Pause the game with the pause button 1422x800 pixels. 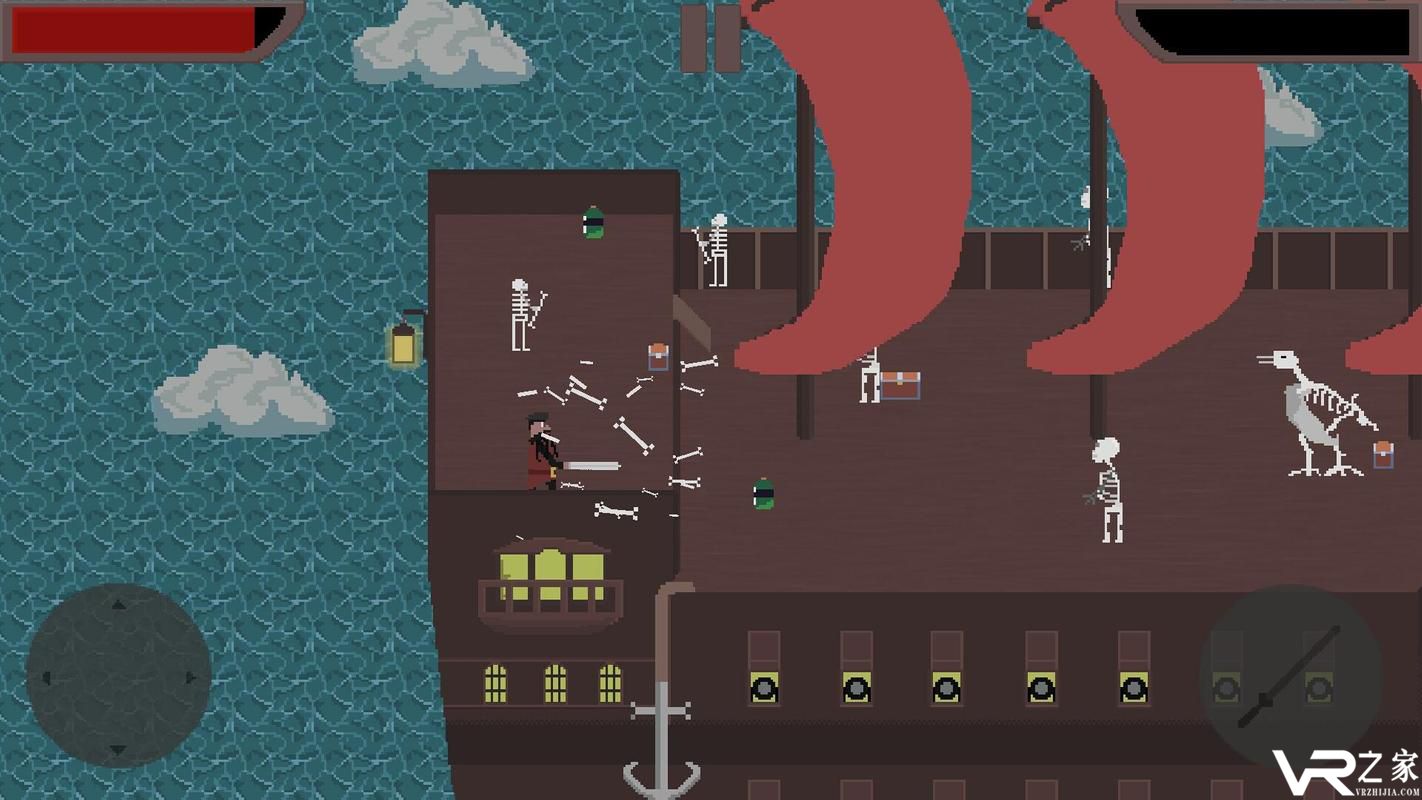coord(710,38)
